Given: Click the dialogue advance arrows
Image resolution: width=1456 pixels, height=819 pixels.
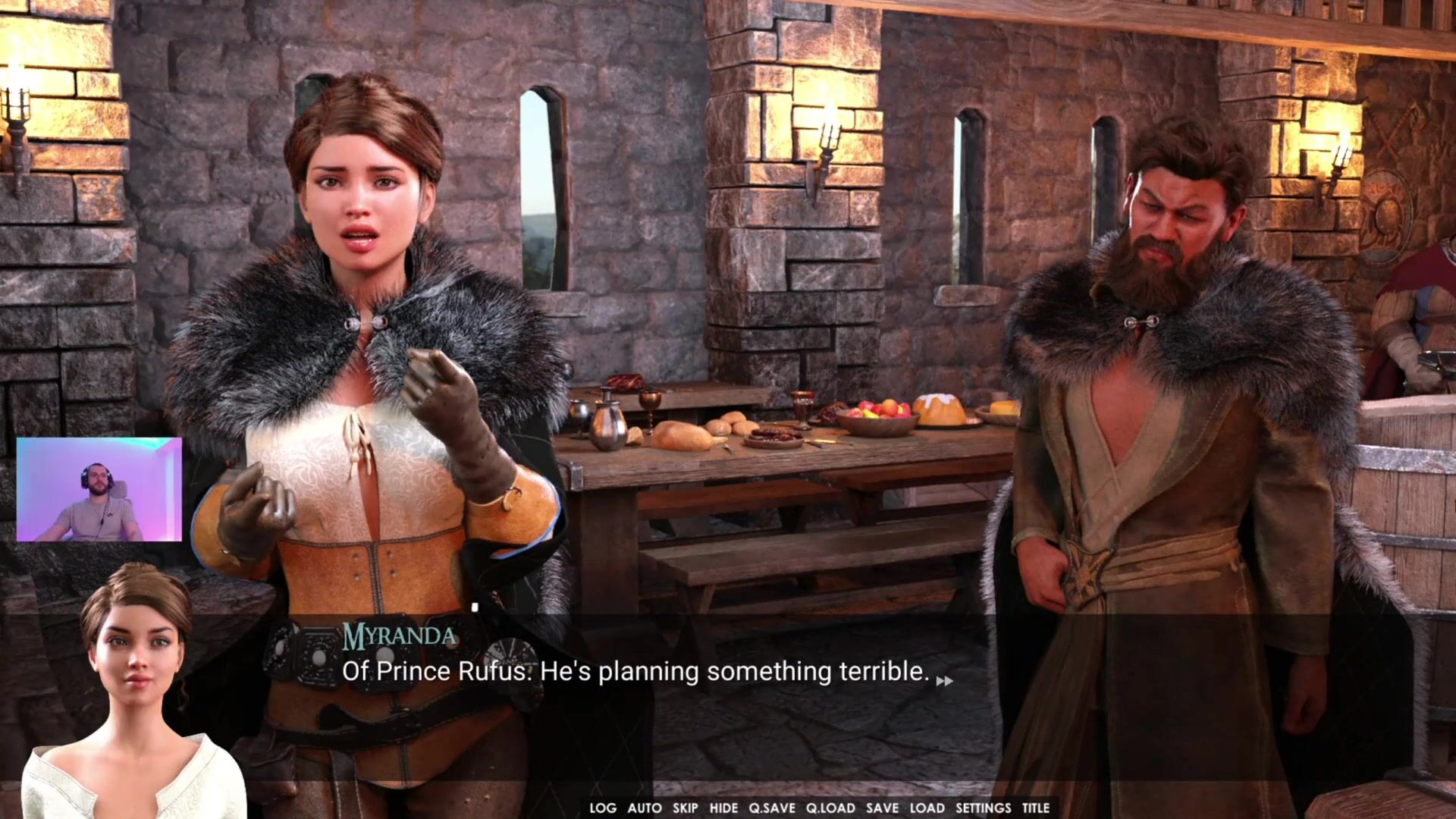Looking at the screenshot, I should click(x=944, y=681).
